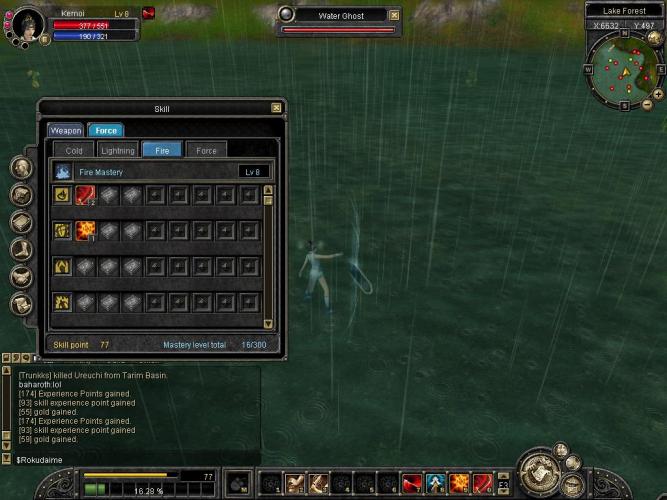Open the Lightning mastery tab

click(118, 150)
